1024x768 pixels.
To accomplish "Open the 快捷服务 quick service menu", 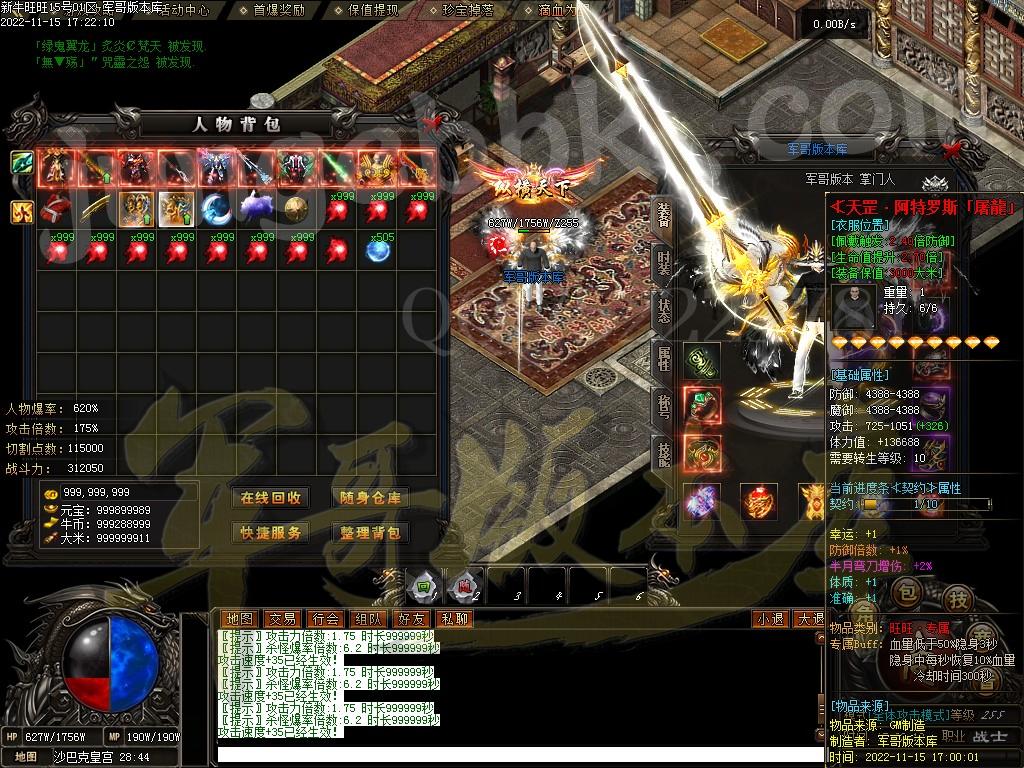I will [270, 533].
